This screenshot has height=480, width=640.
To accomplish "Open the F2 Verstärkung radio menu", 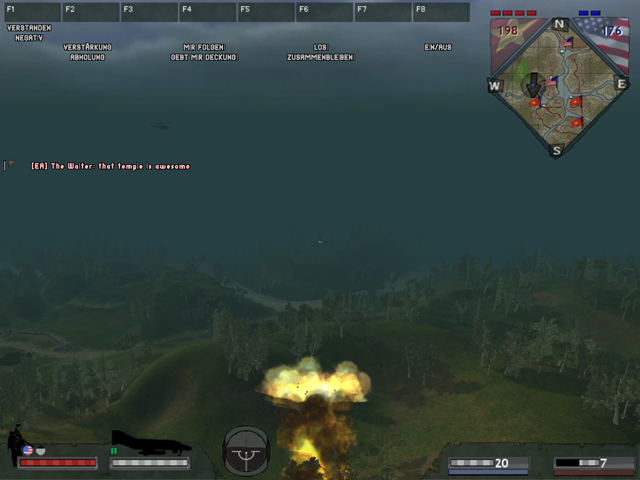I will (90, 12).
